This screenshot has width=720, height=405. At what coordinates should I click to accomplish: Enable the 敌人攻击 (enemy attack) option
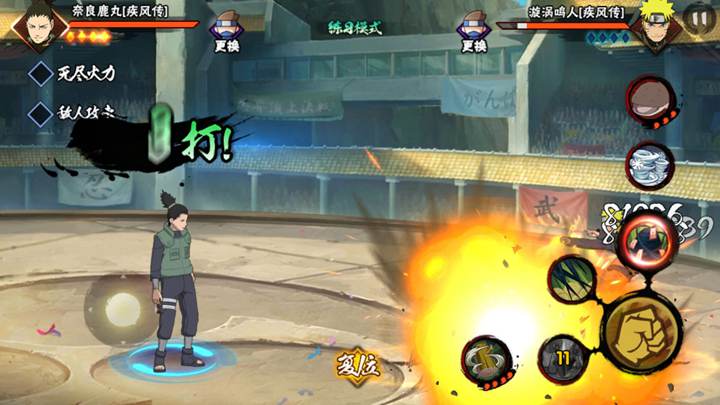click(41, 112)
